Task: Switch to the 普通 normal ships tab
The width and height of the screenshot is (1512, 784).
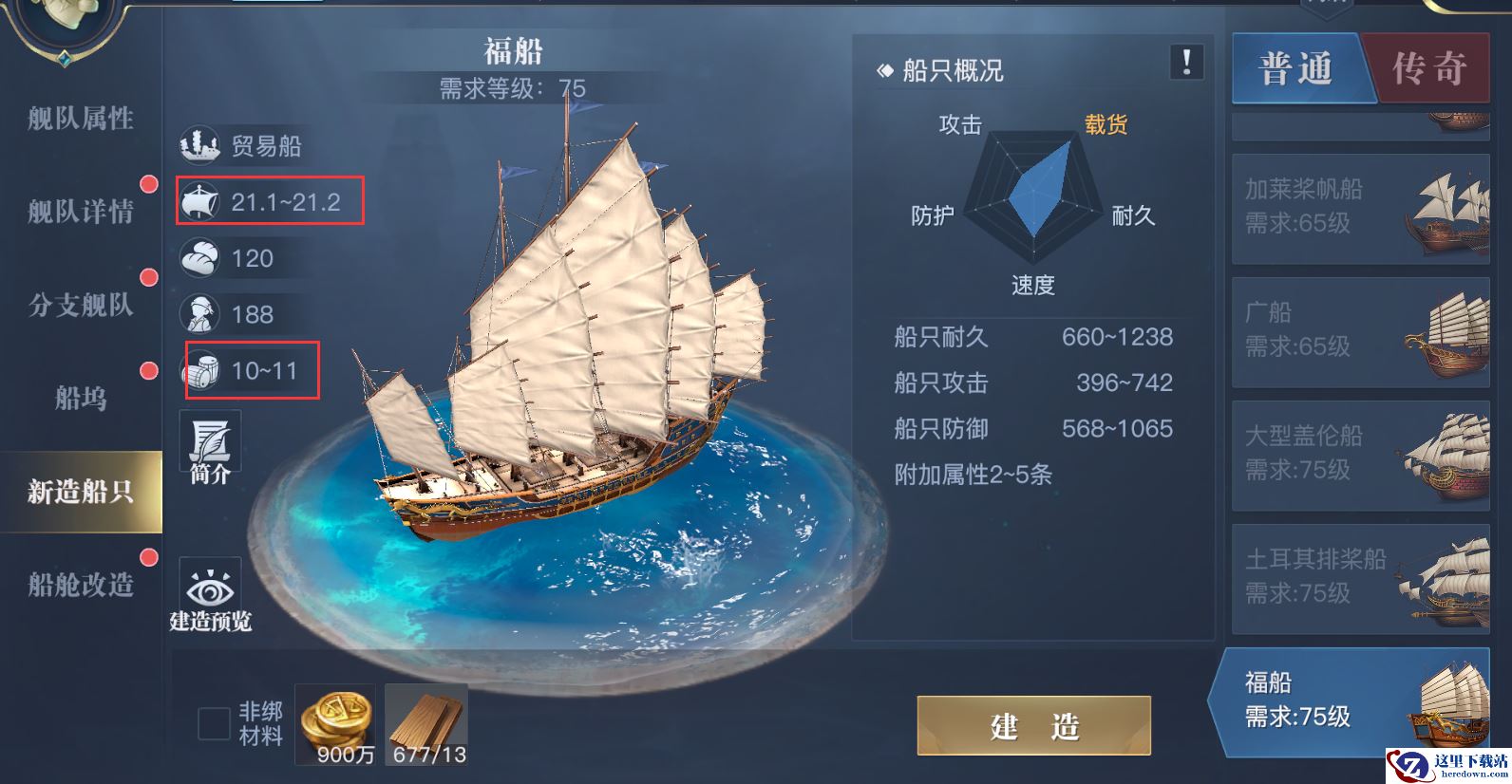Action: 1296,68
